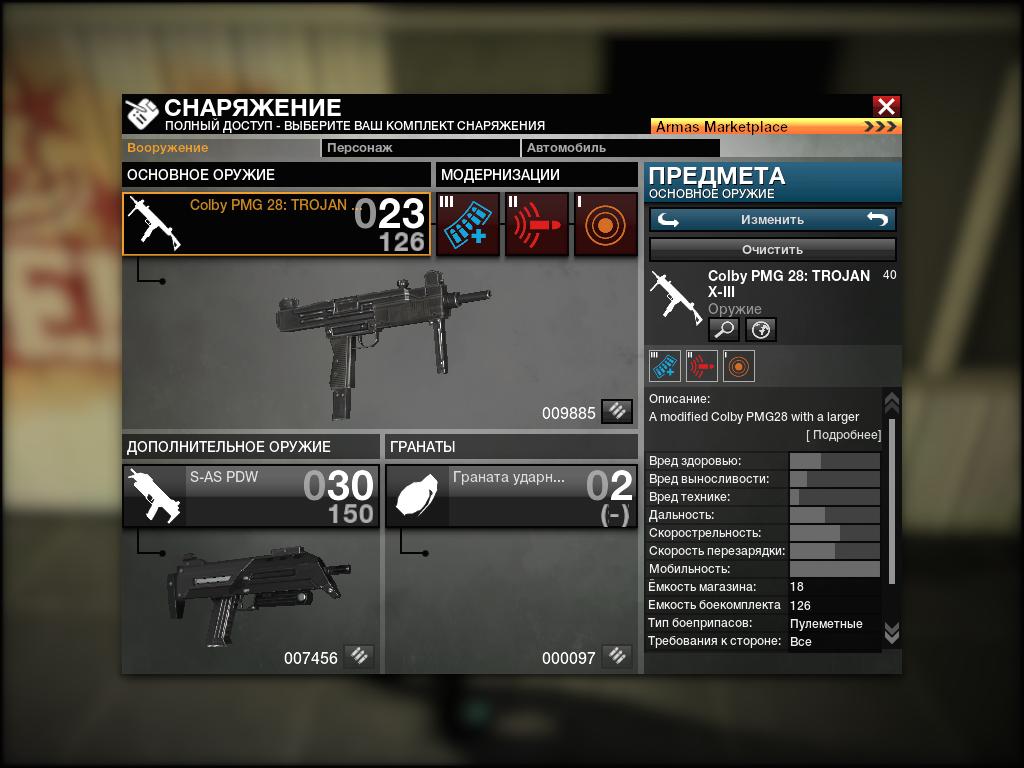Click the red bullet modification slot
This screenshot has width=1024, height=768.
tap(537, 224)
